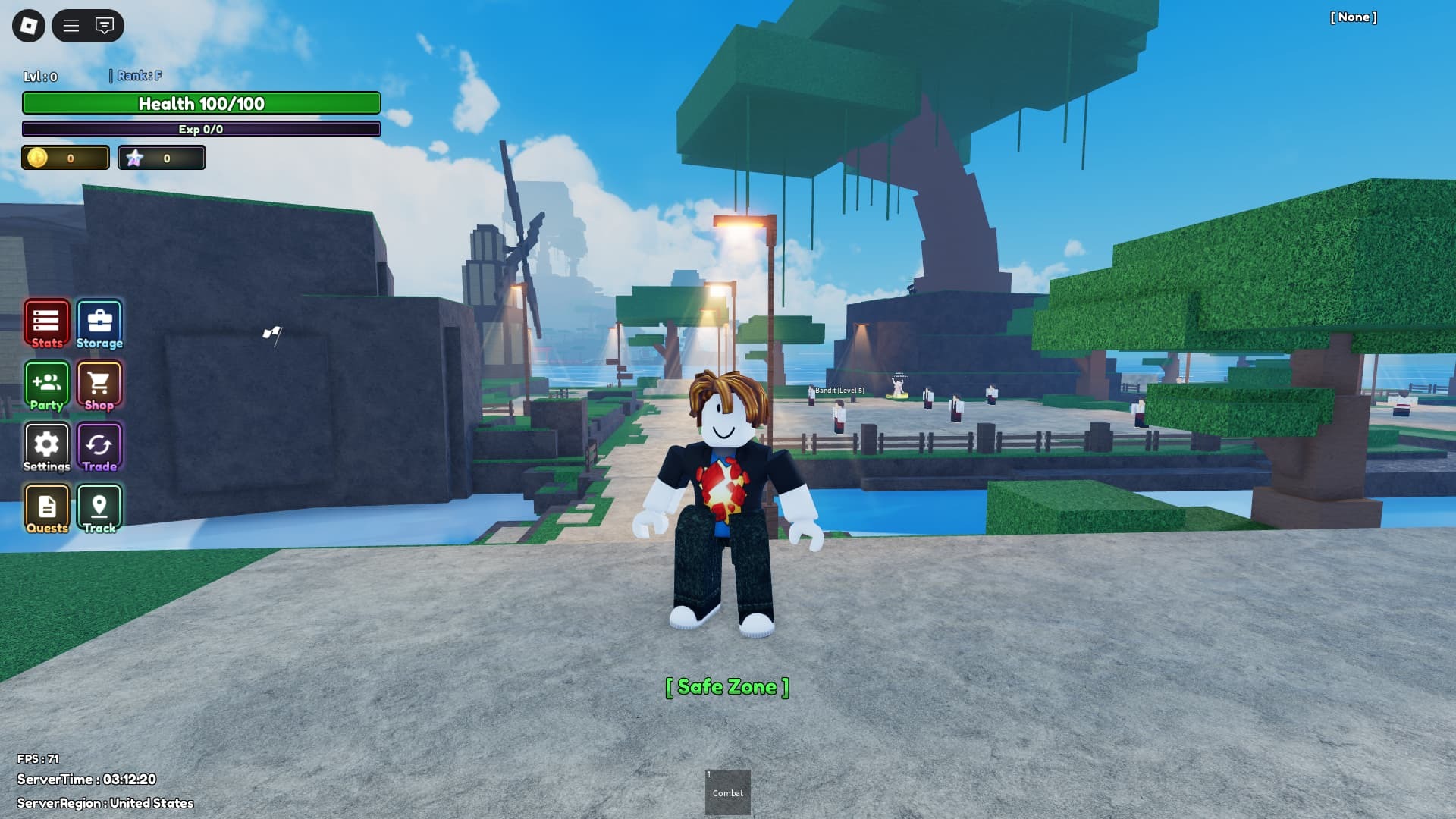Click the Health 100/100 bar
The width and height of the screenshot is (1456, 819).
pyautogui.click(x=200, y=104)
